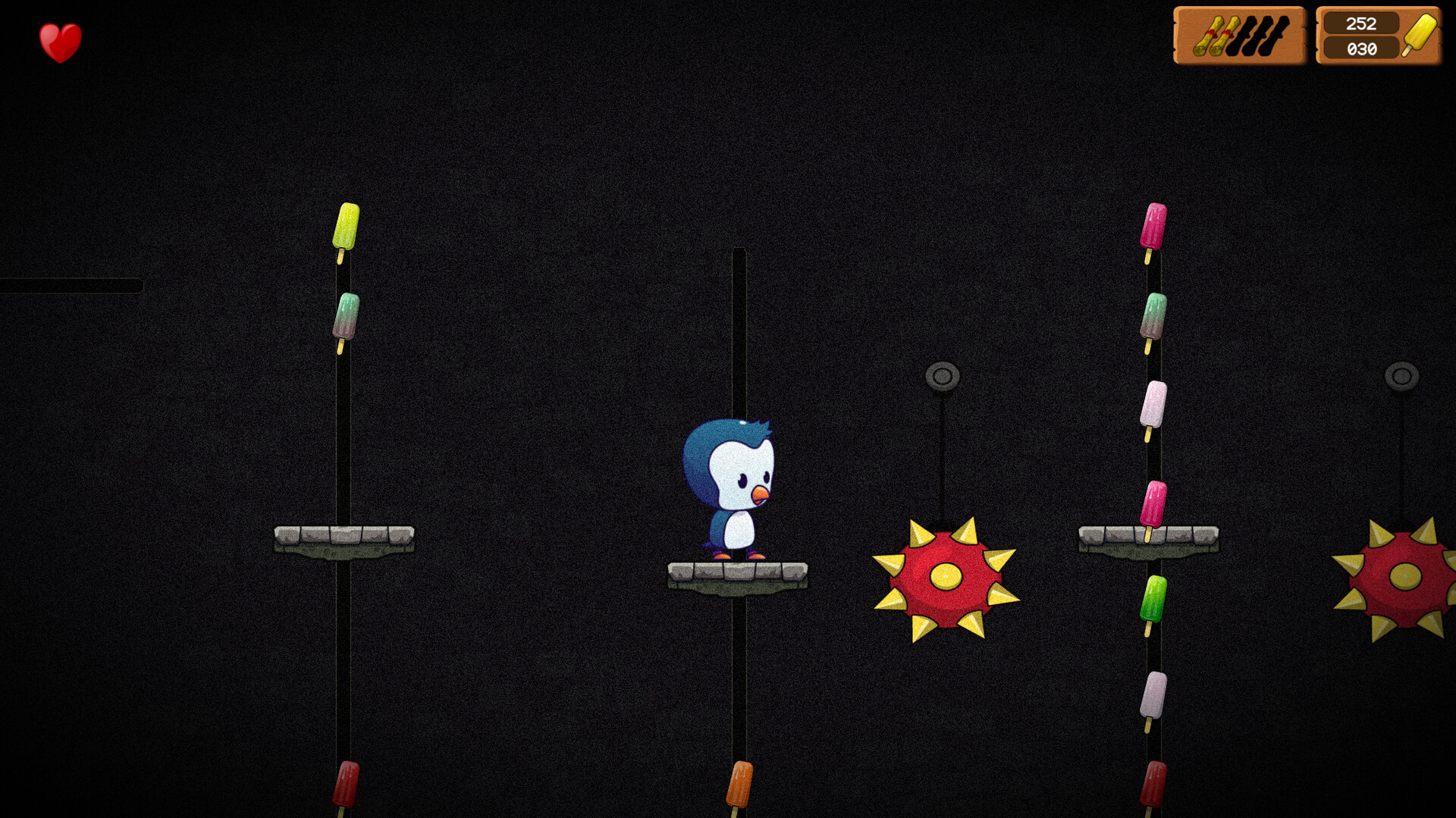Select the rightmost empty scroll silhouette

[1275, 35]
